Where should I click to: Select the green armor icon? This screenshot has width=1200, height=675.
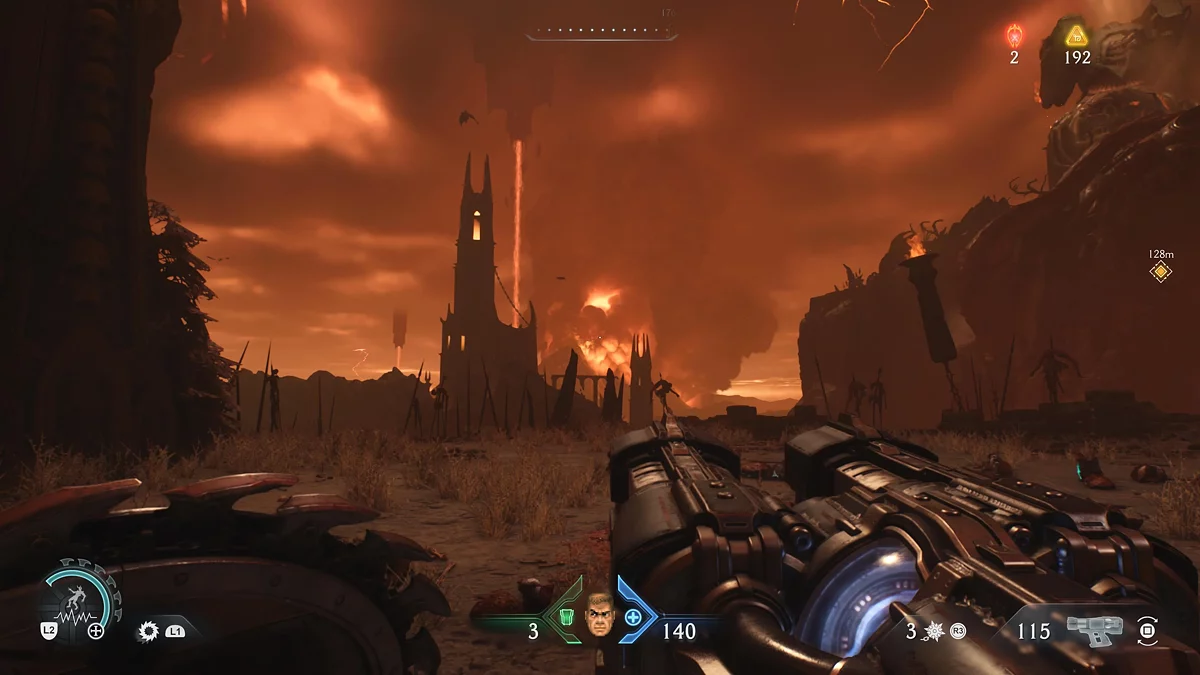(x=566, y=617)
